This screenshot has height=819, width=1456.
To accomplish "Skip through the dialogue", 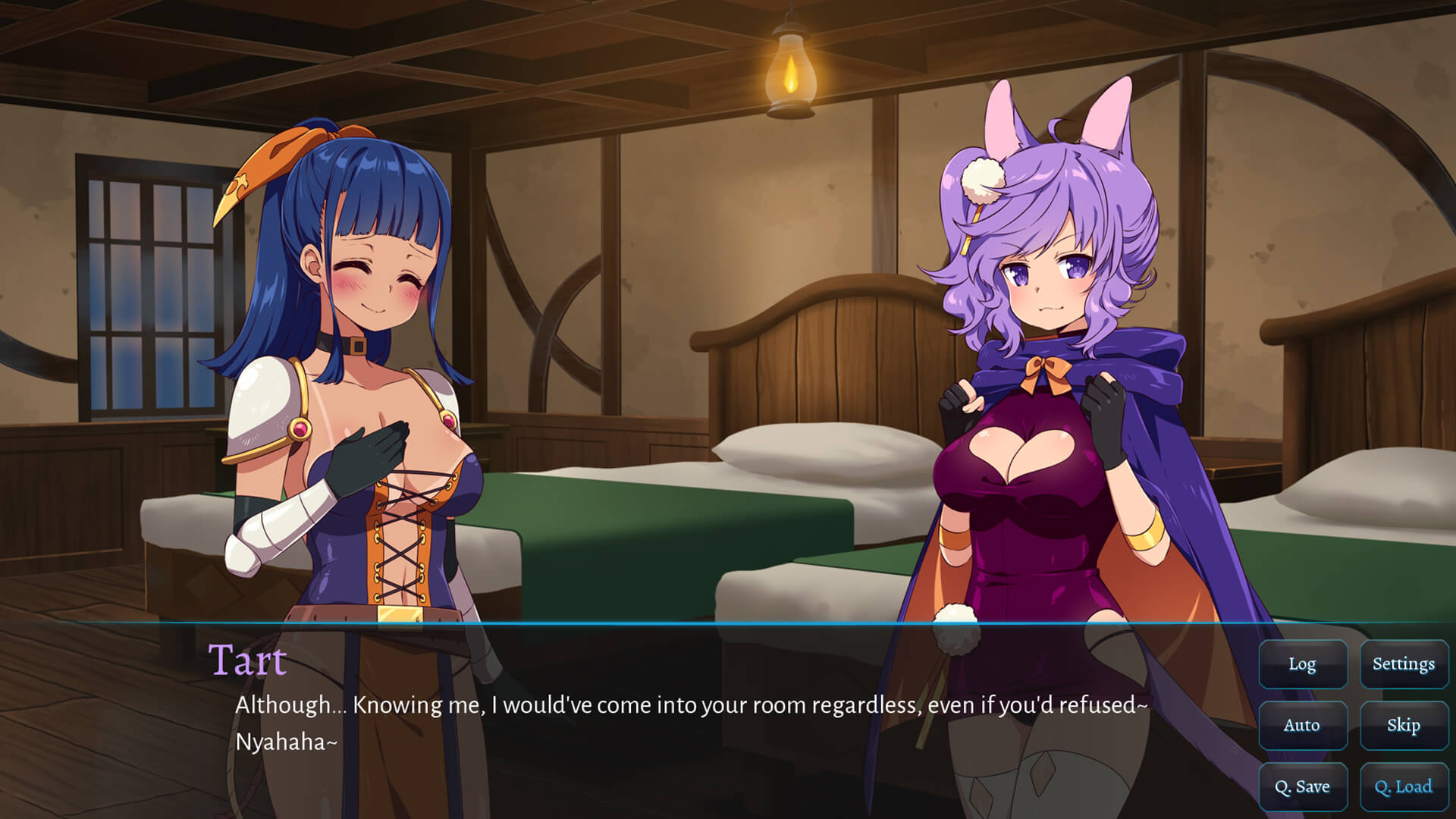I will point(1403,726).
